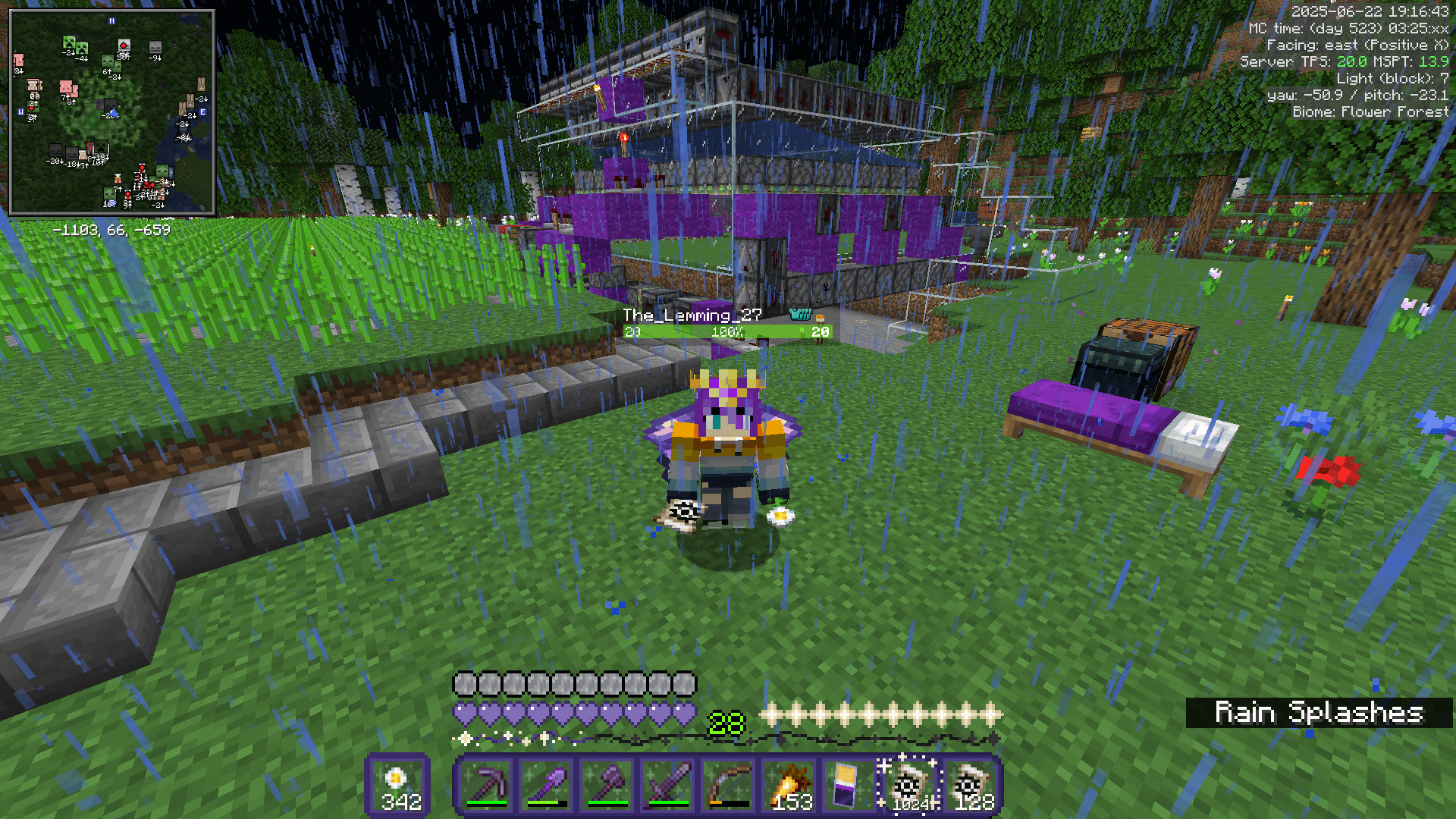
Task: Click the E compass marker on the minimap
Action: (x=202, y=111)
